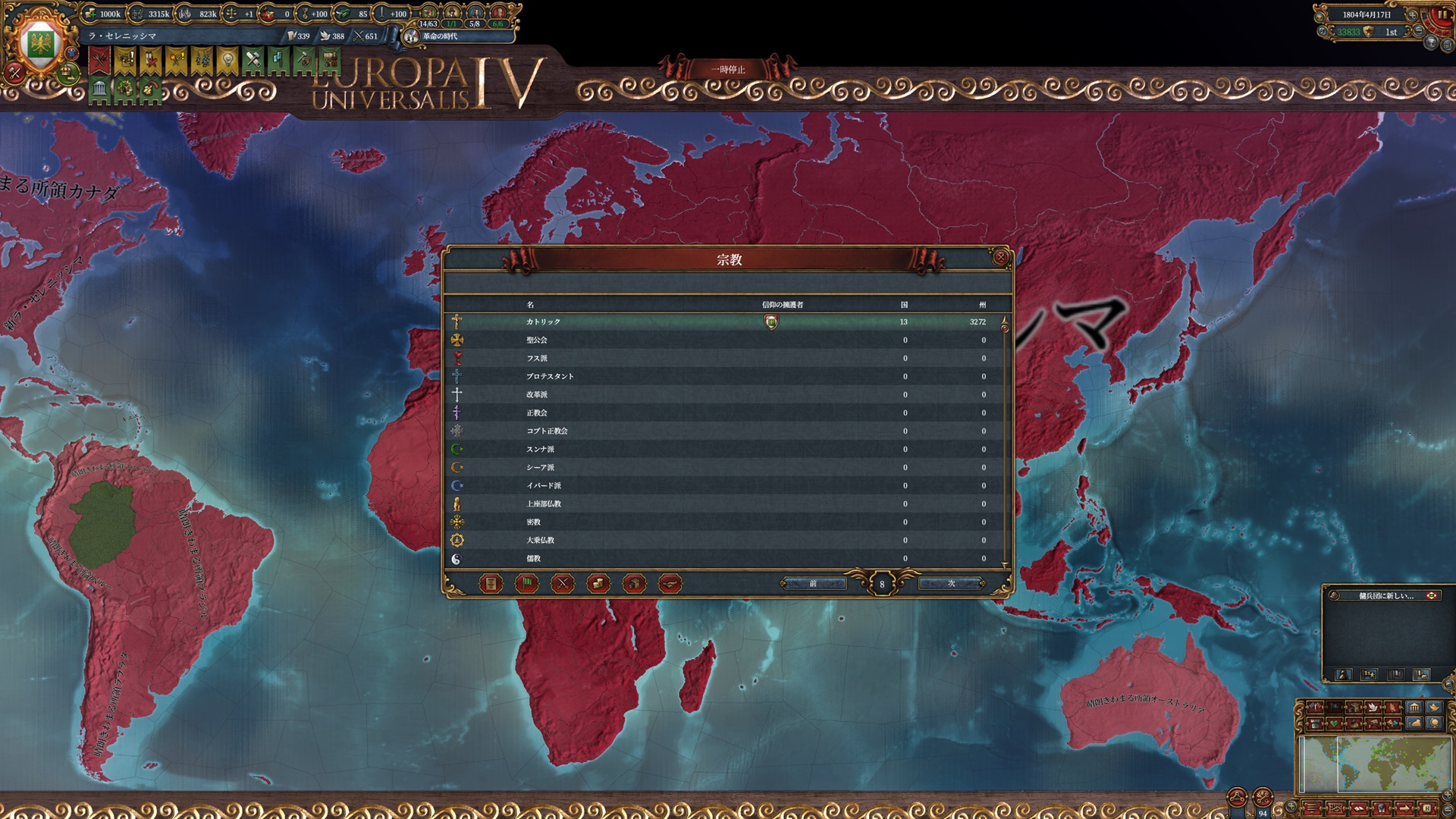Image resolution: width=1456 pixels, height=819 pixels.
Task: Open the crossed-swords military ledger category
Action: click(x=562, y=583)
